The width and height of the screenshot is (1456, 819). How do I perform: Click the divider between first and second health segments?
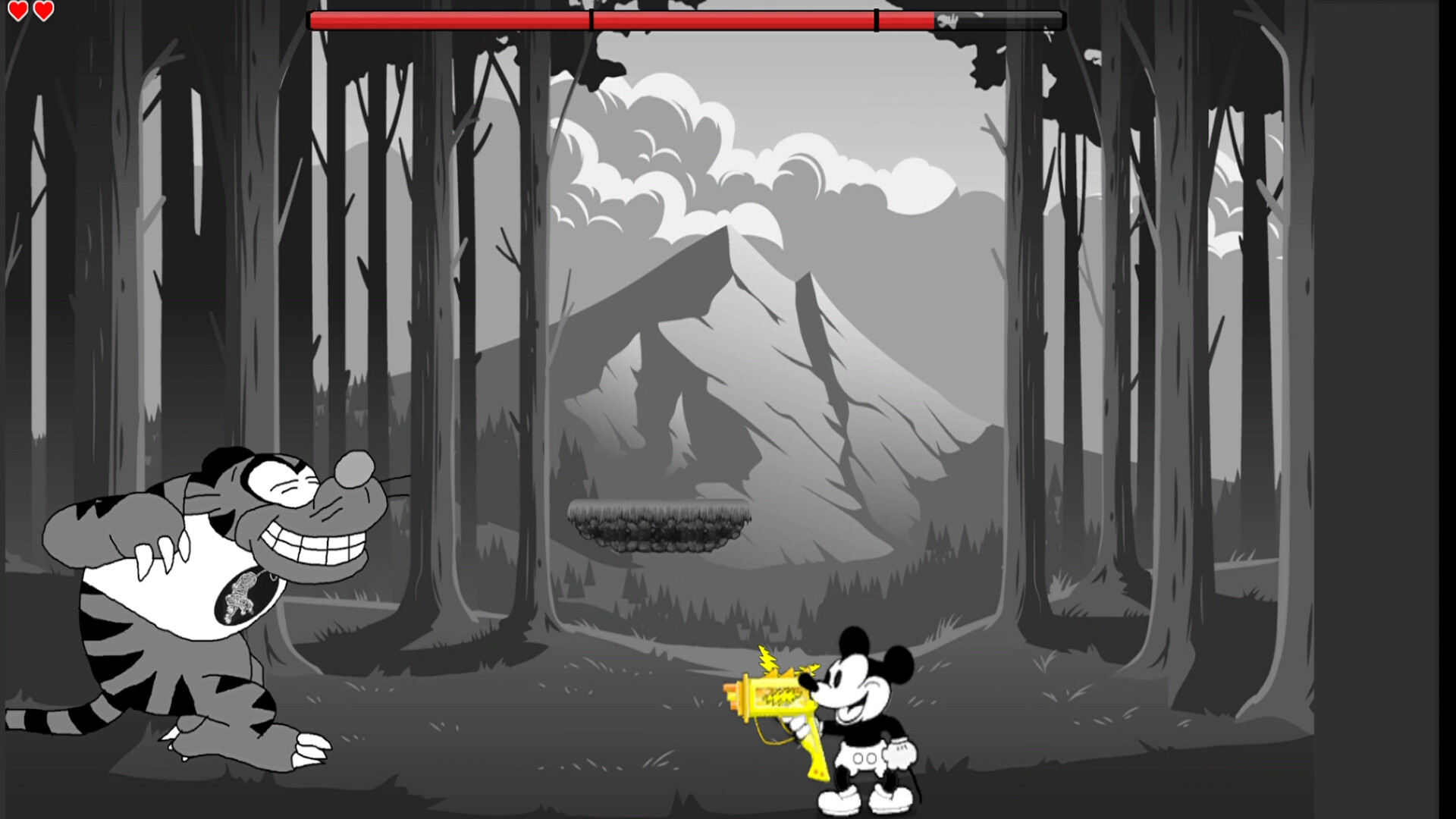pos(590,20)
